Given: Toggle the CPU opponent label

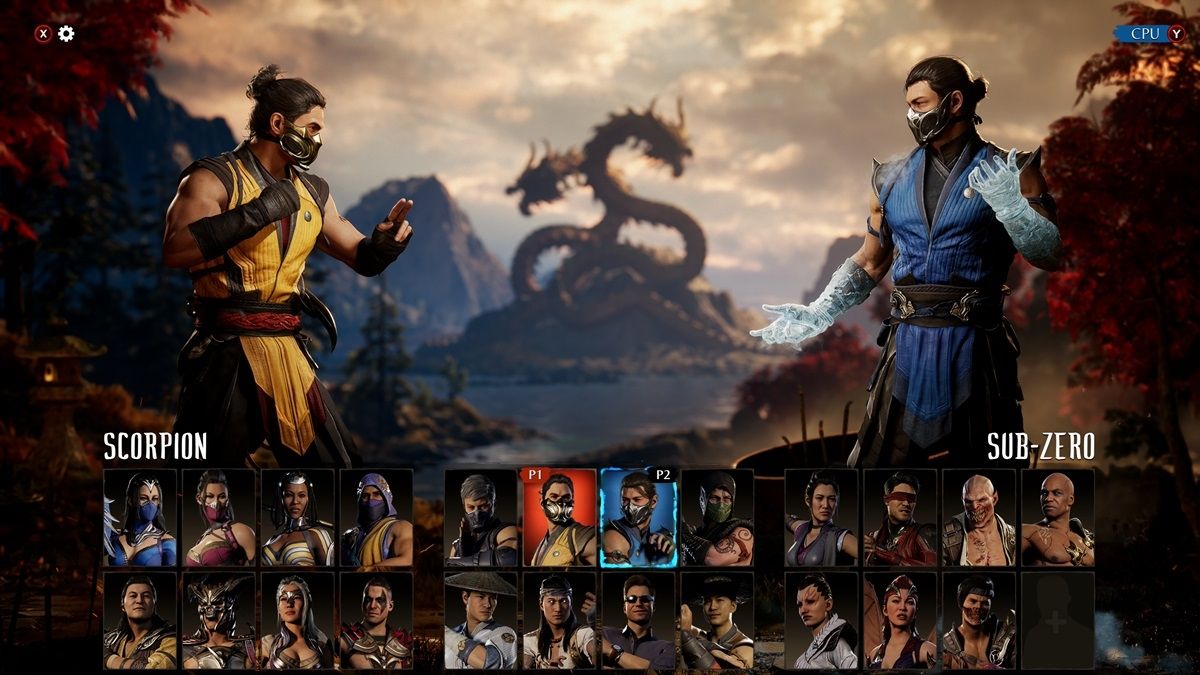Looking at the screenshot, I should tap(1146, 33).
